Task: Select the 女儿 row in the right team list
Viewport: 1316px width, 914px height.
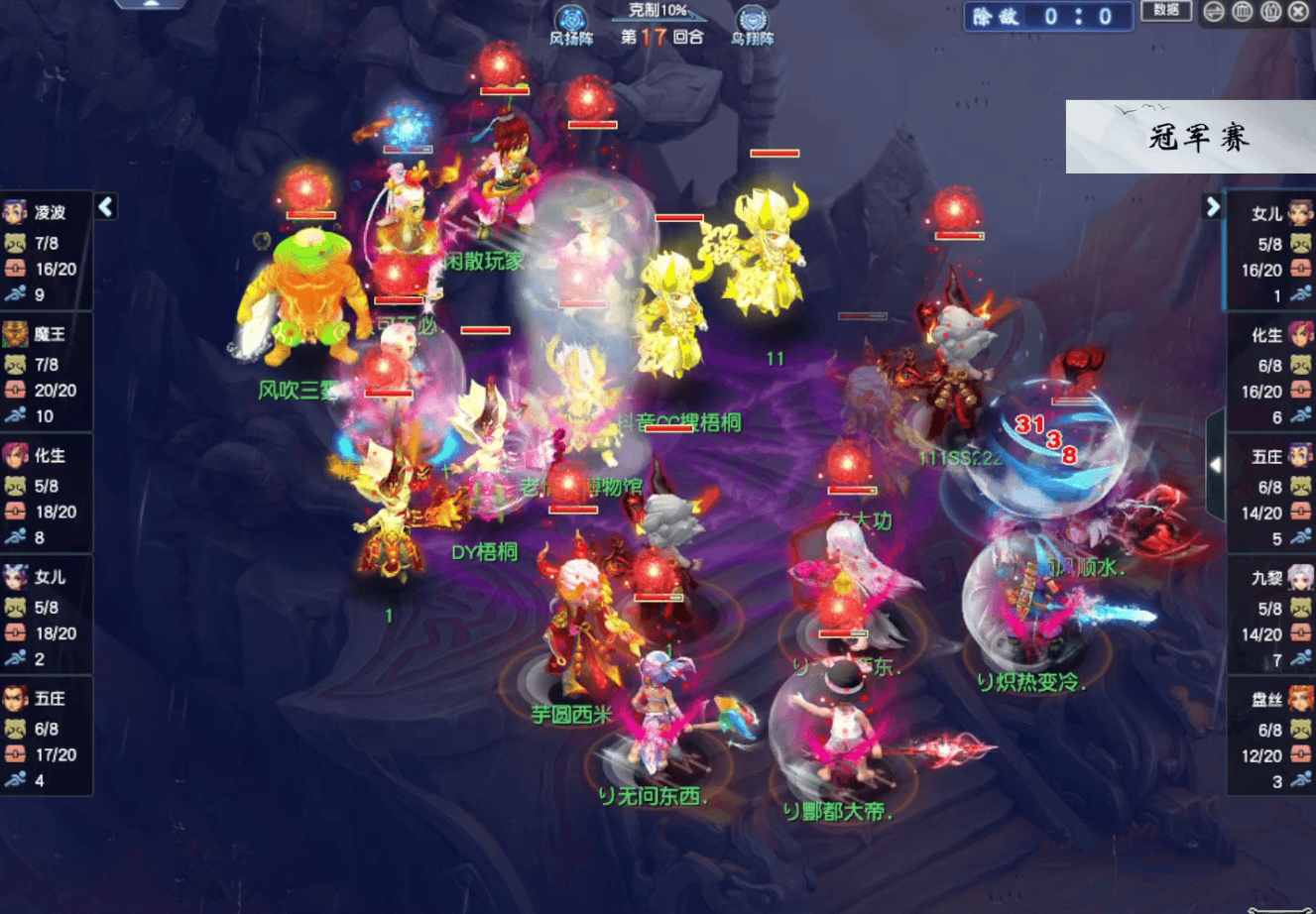Action: tap(1273, 253)
